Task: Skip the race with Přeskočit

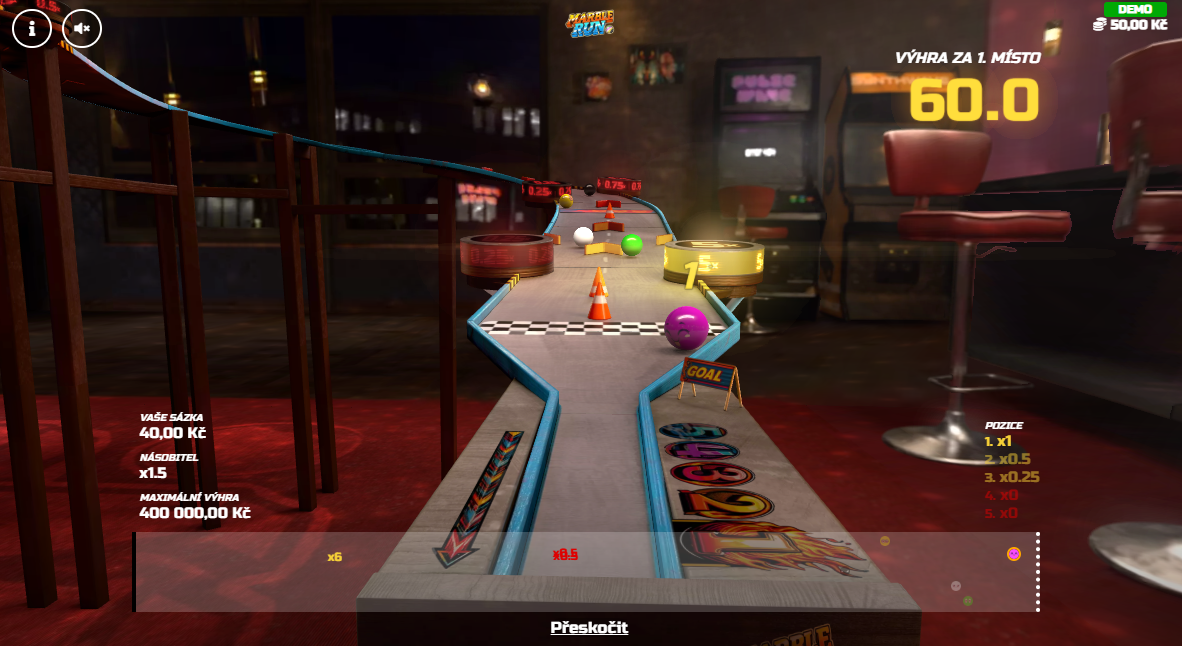Action: pos(589,628)
